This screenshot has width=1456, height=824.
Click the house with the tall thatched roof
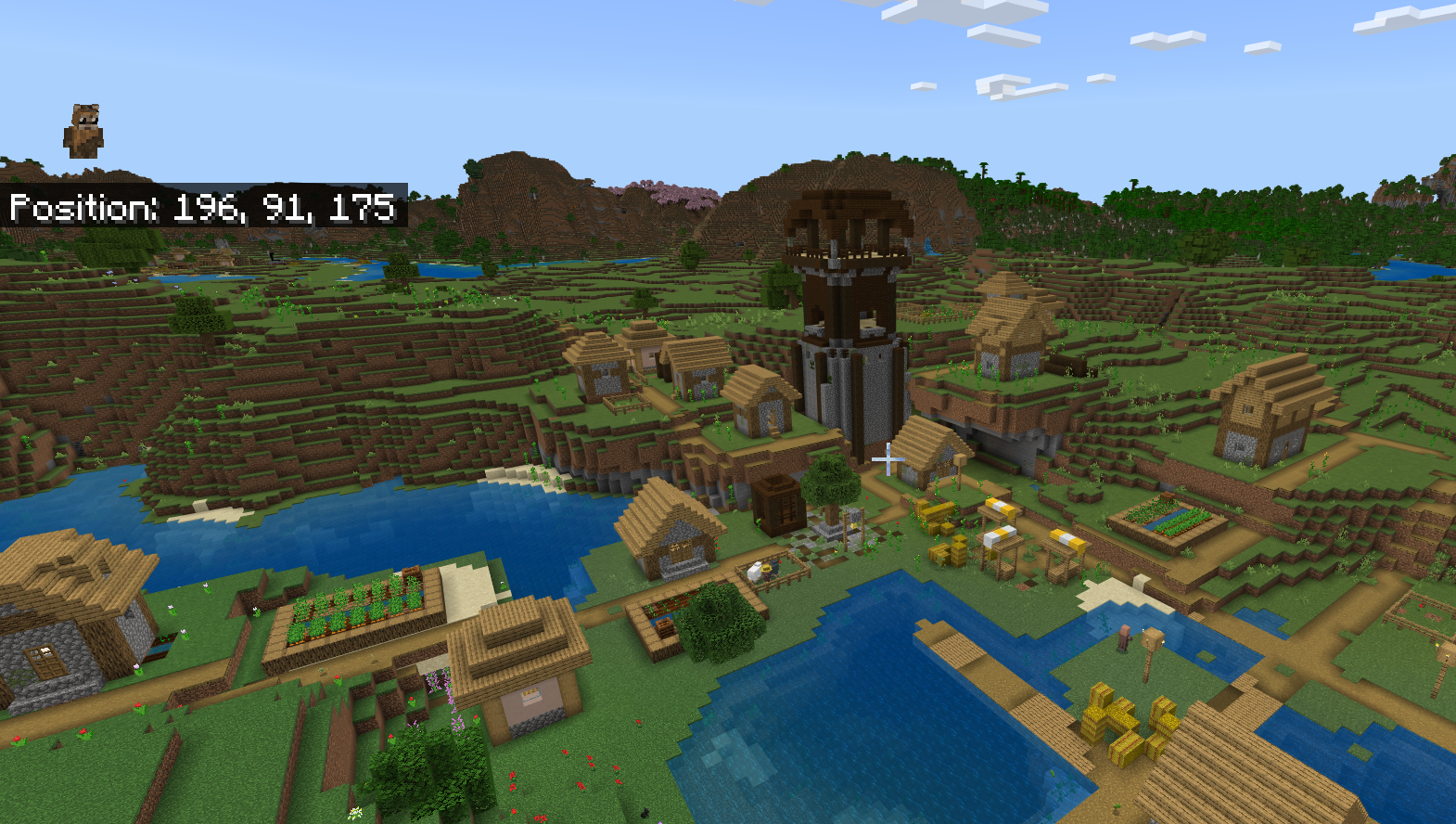tap(1011, 315)
